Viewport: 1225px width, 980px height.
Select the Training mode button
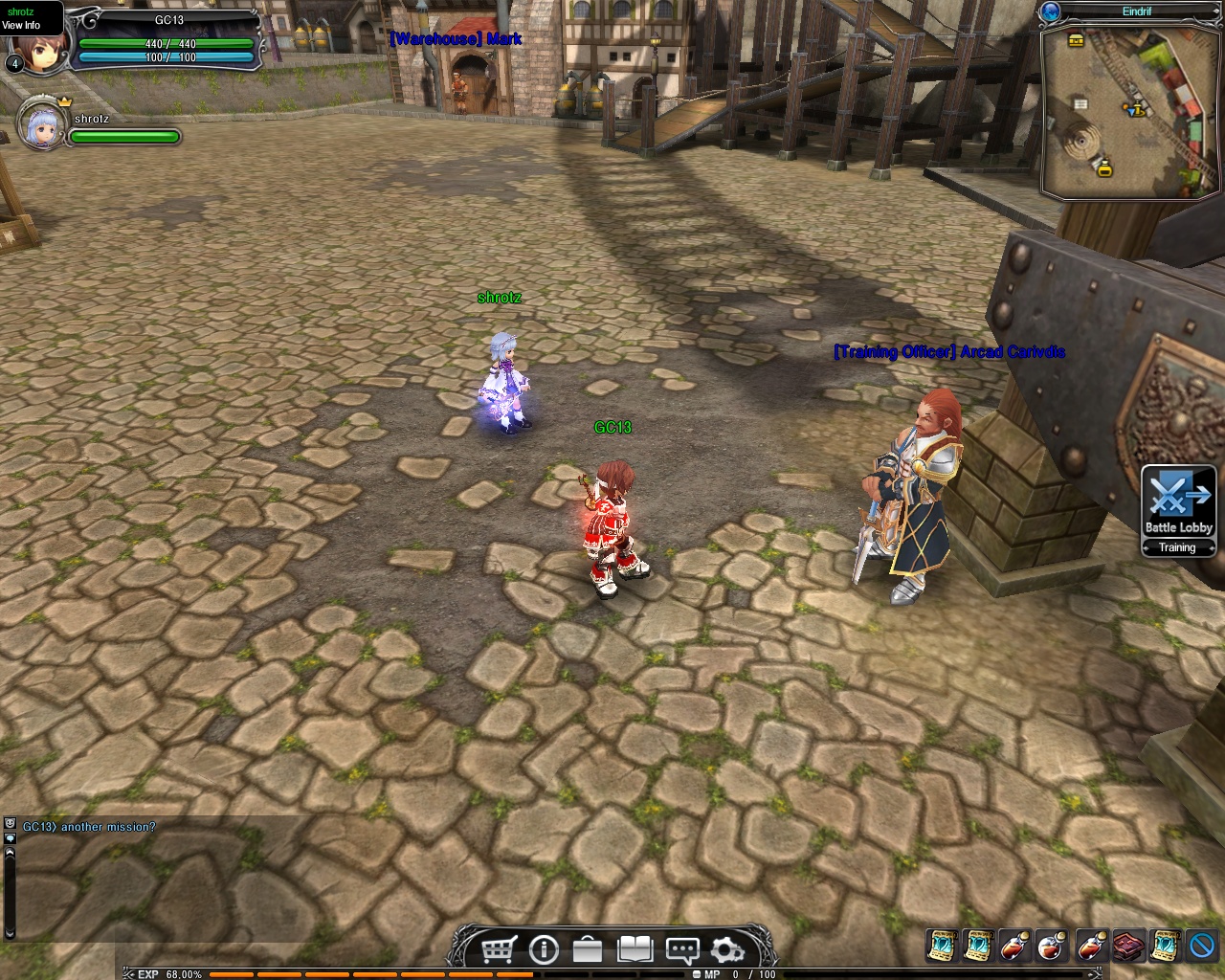[1178, 547]
